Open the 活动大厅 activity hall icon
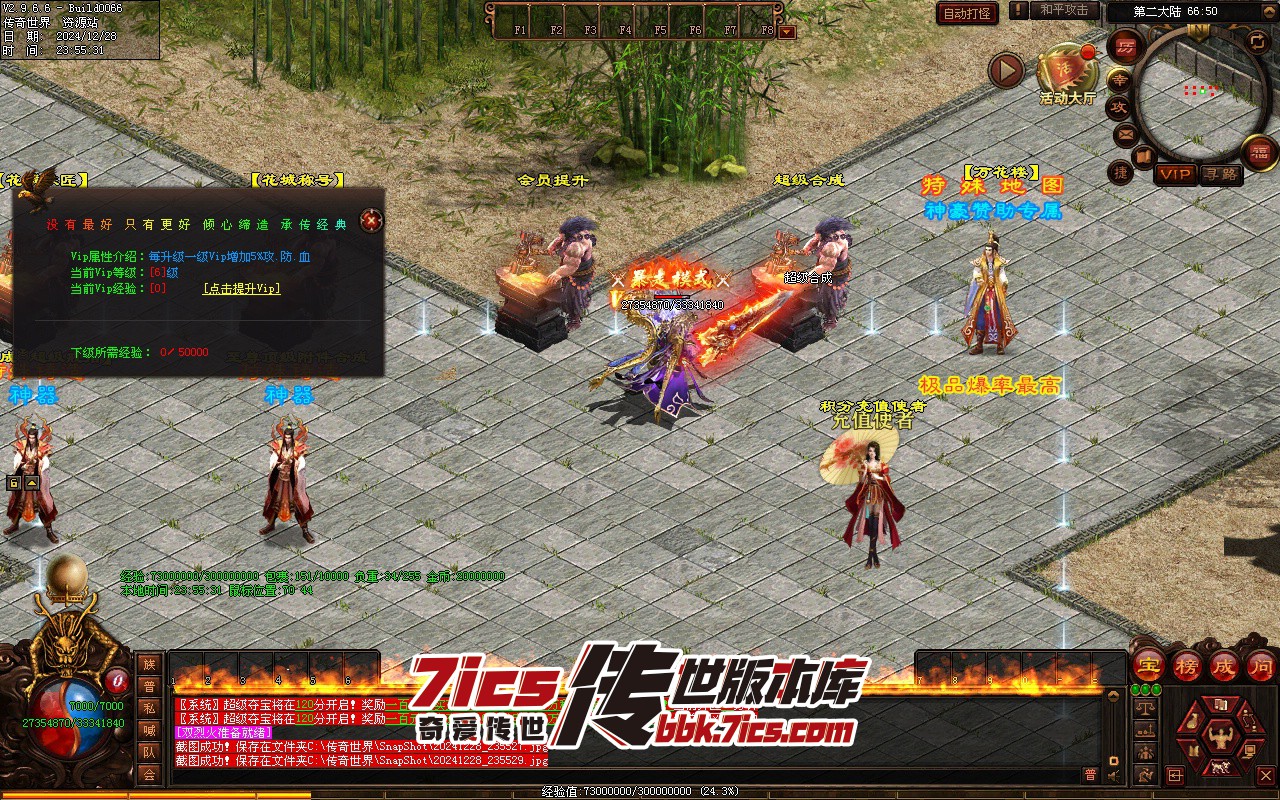Image resolution: width=1280 pixels, height=800 pixels. point(1067,70)
